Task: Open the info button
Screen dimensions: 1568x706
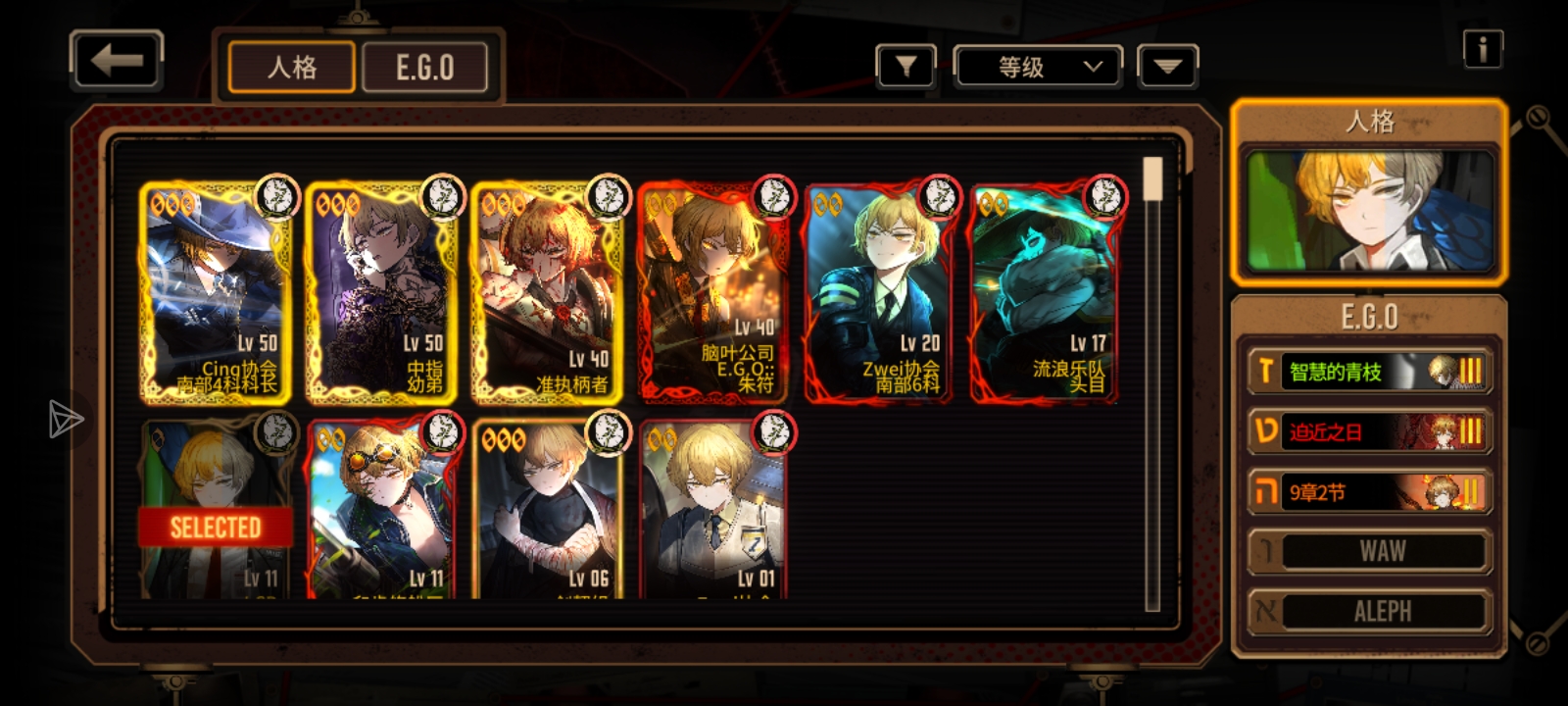Action: [1482, 49]
